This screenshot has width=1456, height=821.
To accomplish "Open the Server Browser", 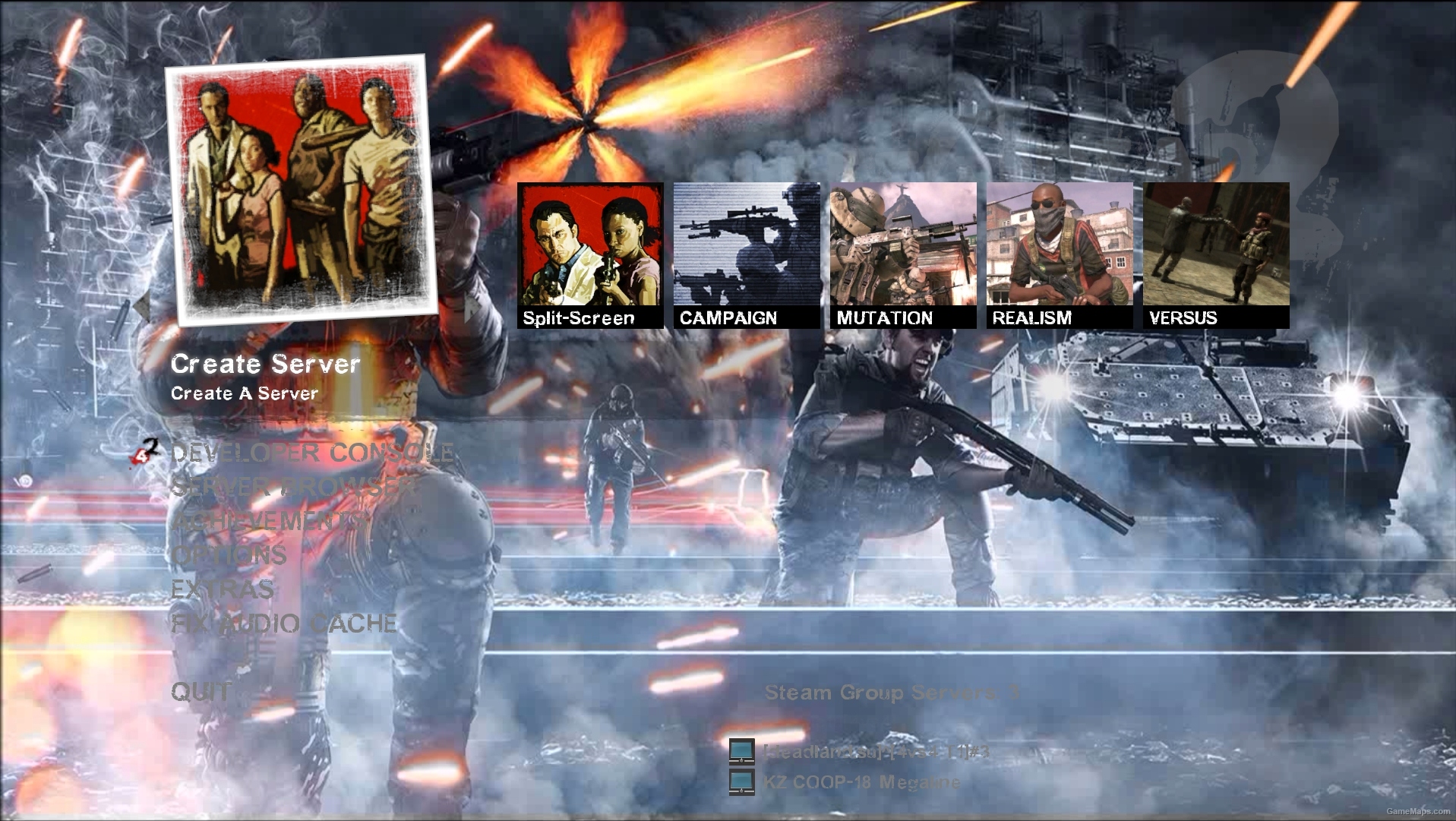I will [289, 488].
